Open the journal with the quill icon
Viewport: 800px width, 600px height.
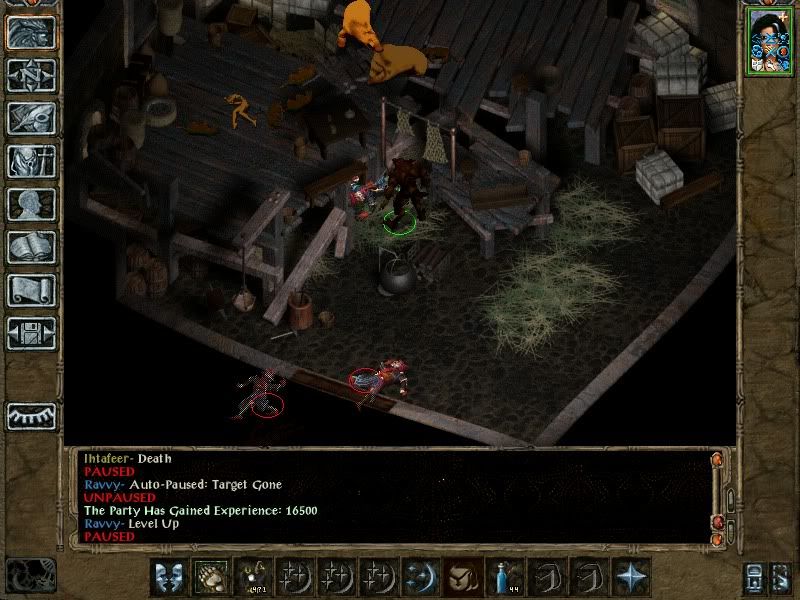click(x=31, y=118)
